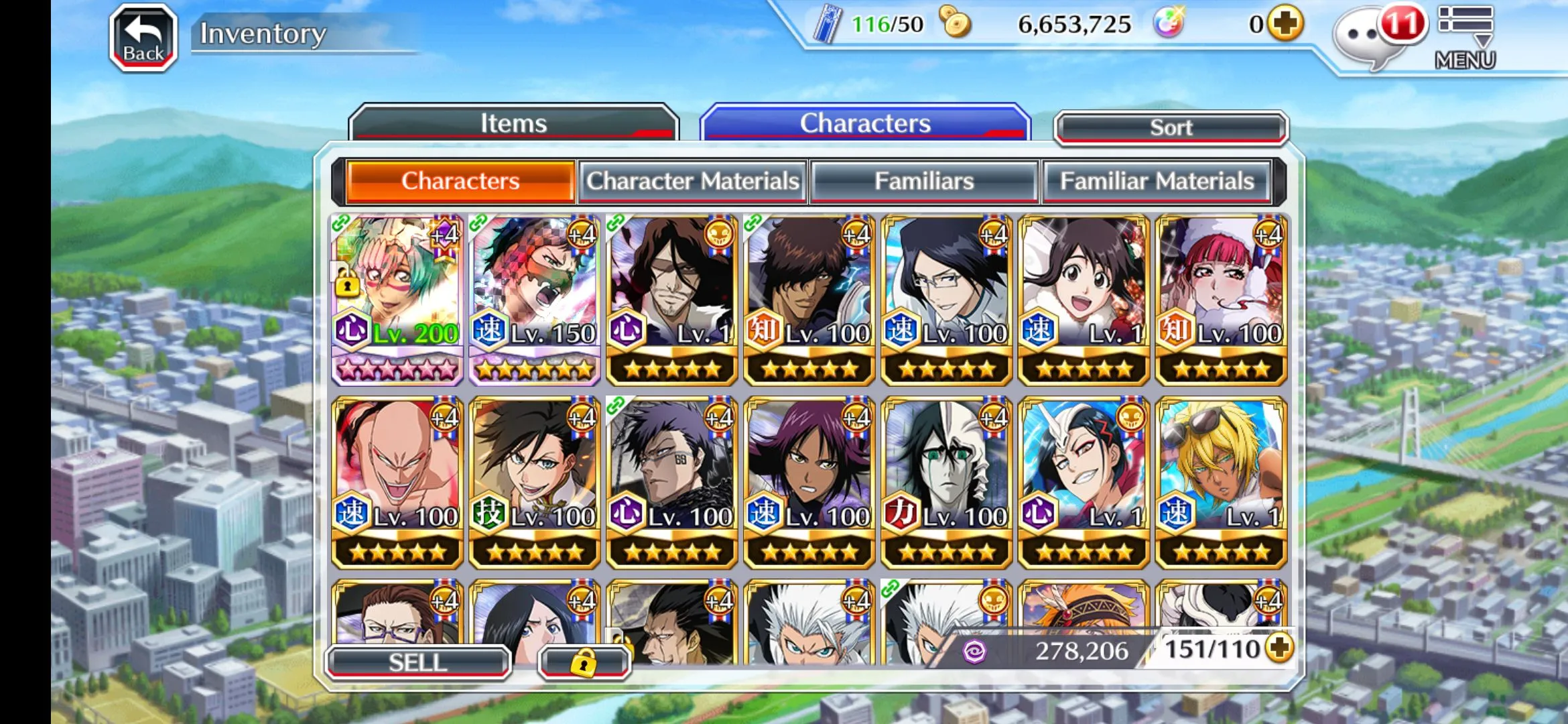The height and width of the screenshot is (724, 1568).
Task: Select the half-masked Ulquiorra character card
Action: [946, 483]
